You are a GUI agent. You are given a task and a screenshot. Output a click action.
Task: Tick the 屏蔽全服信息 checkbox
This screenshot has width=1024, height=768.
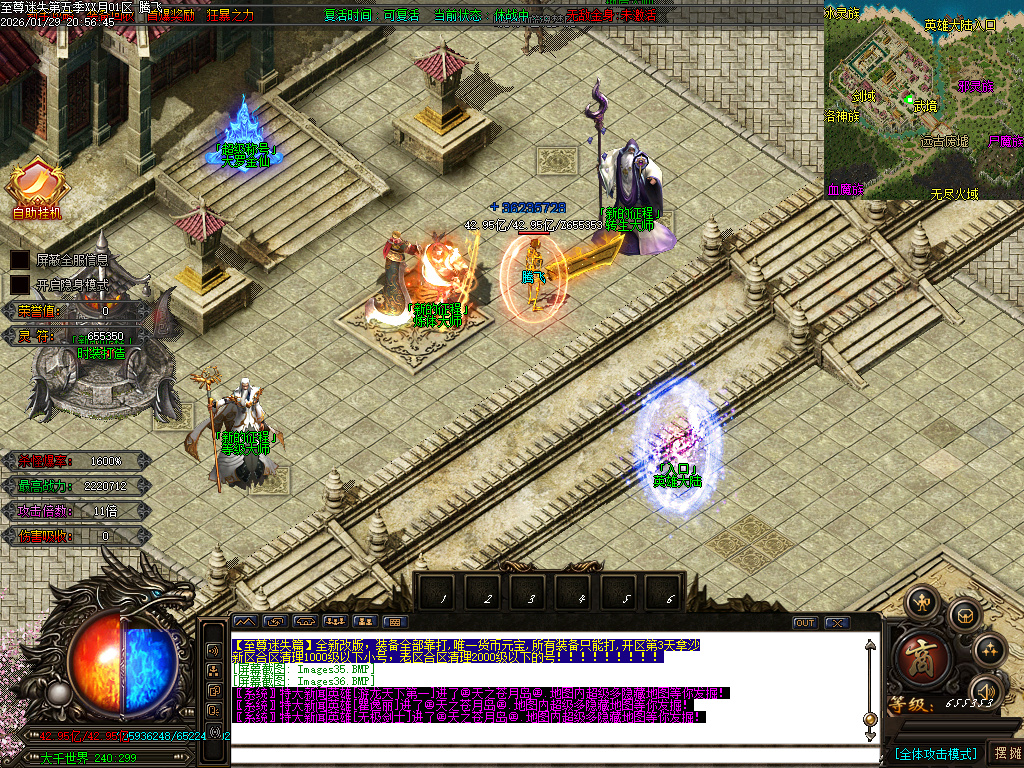(19, 259)
